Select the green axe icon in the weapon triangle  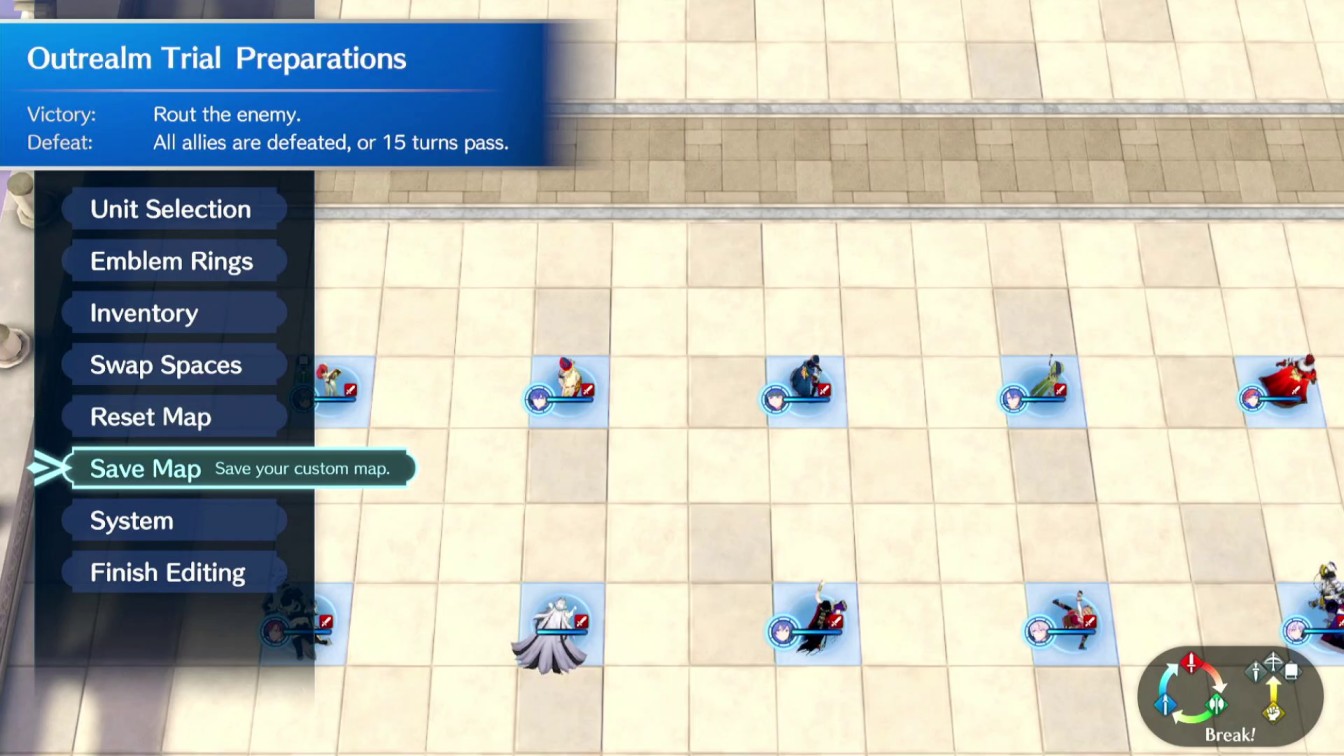[1216, 707]
